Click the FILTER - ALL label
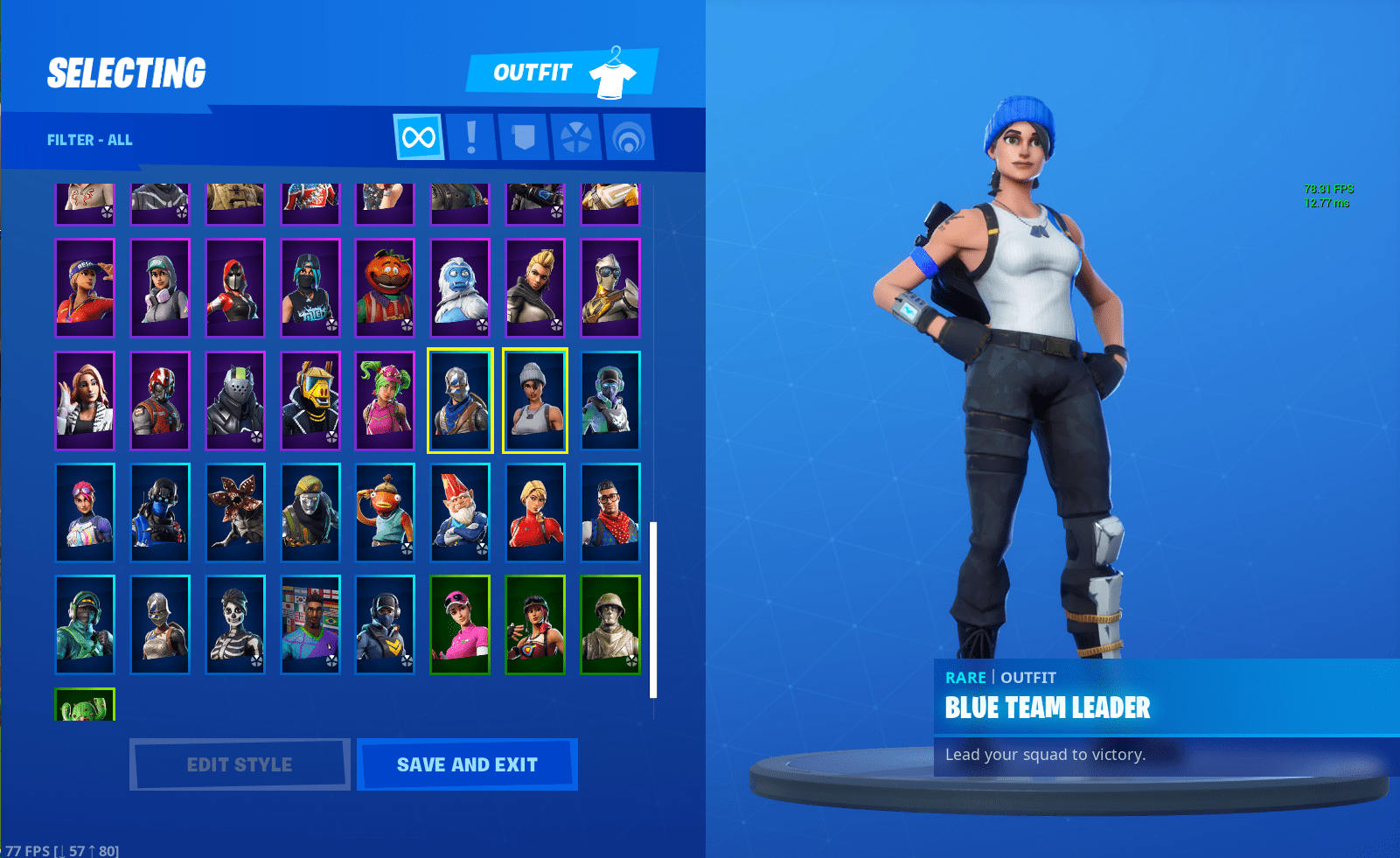The height and width of the screenshot is (858, 1400). pos(90,139)
